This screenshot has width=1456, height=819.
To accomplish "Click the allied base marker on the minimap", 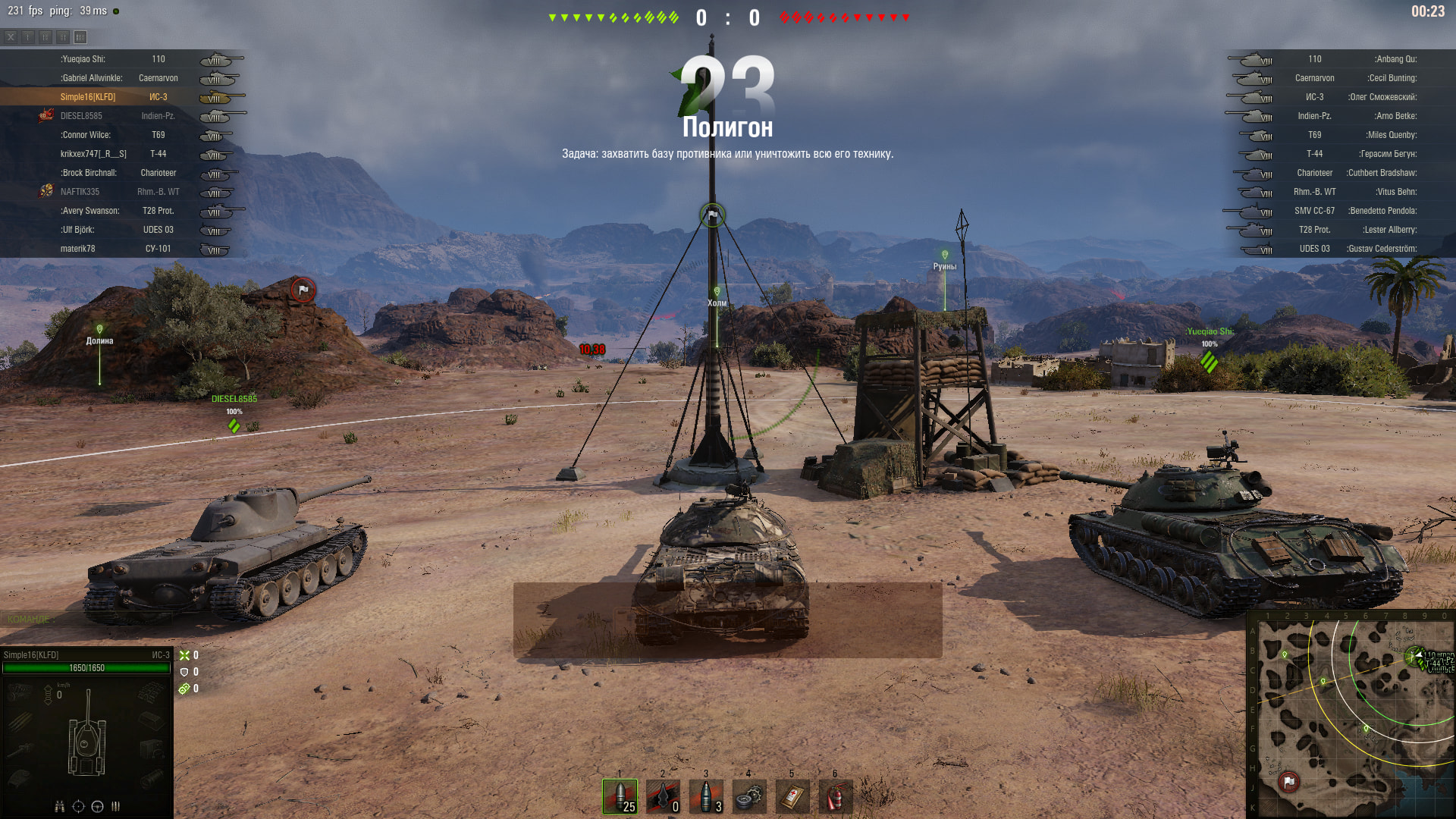I will pos(1415,656).
